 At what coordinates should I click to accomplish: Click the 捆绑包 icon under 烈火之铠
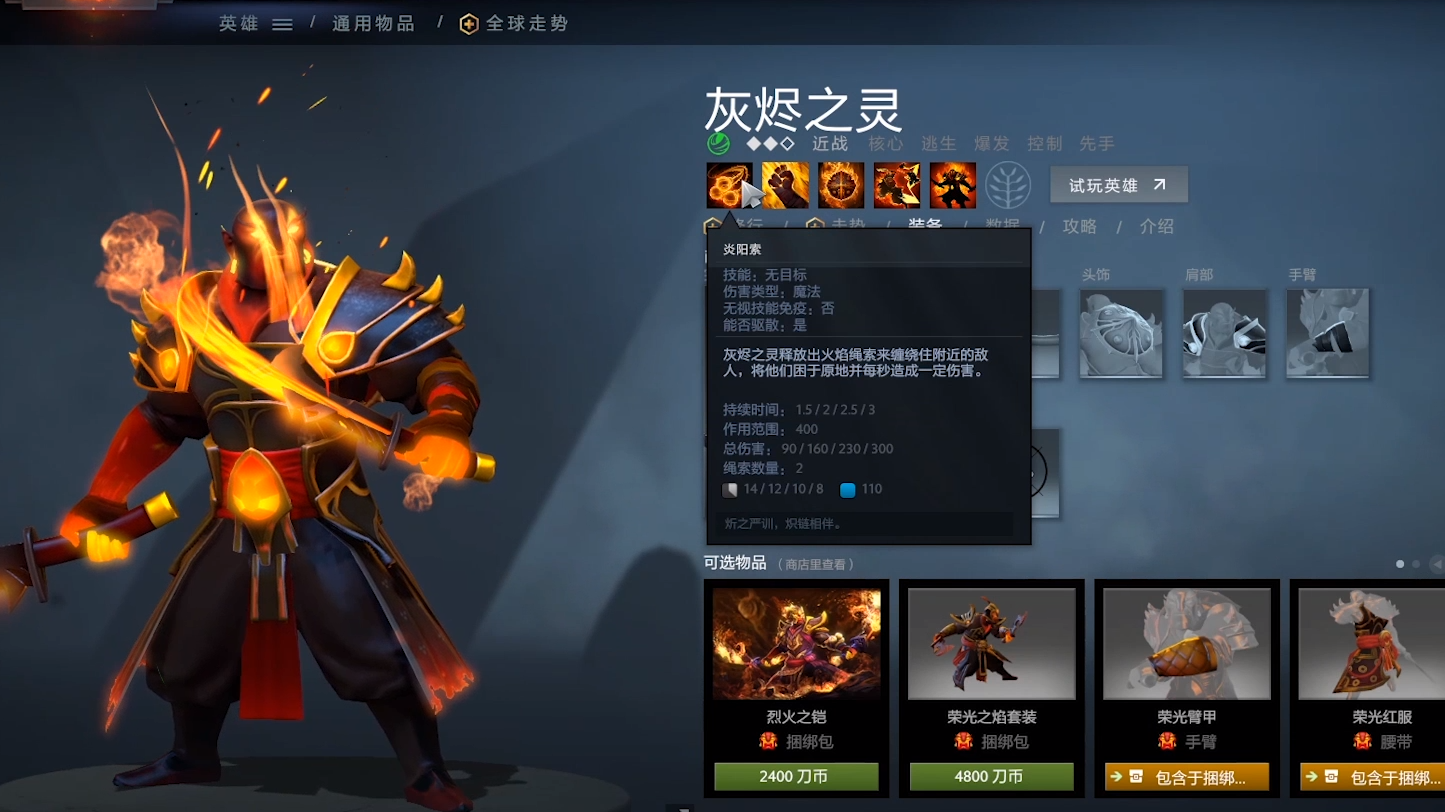click(x=766, y=741)
